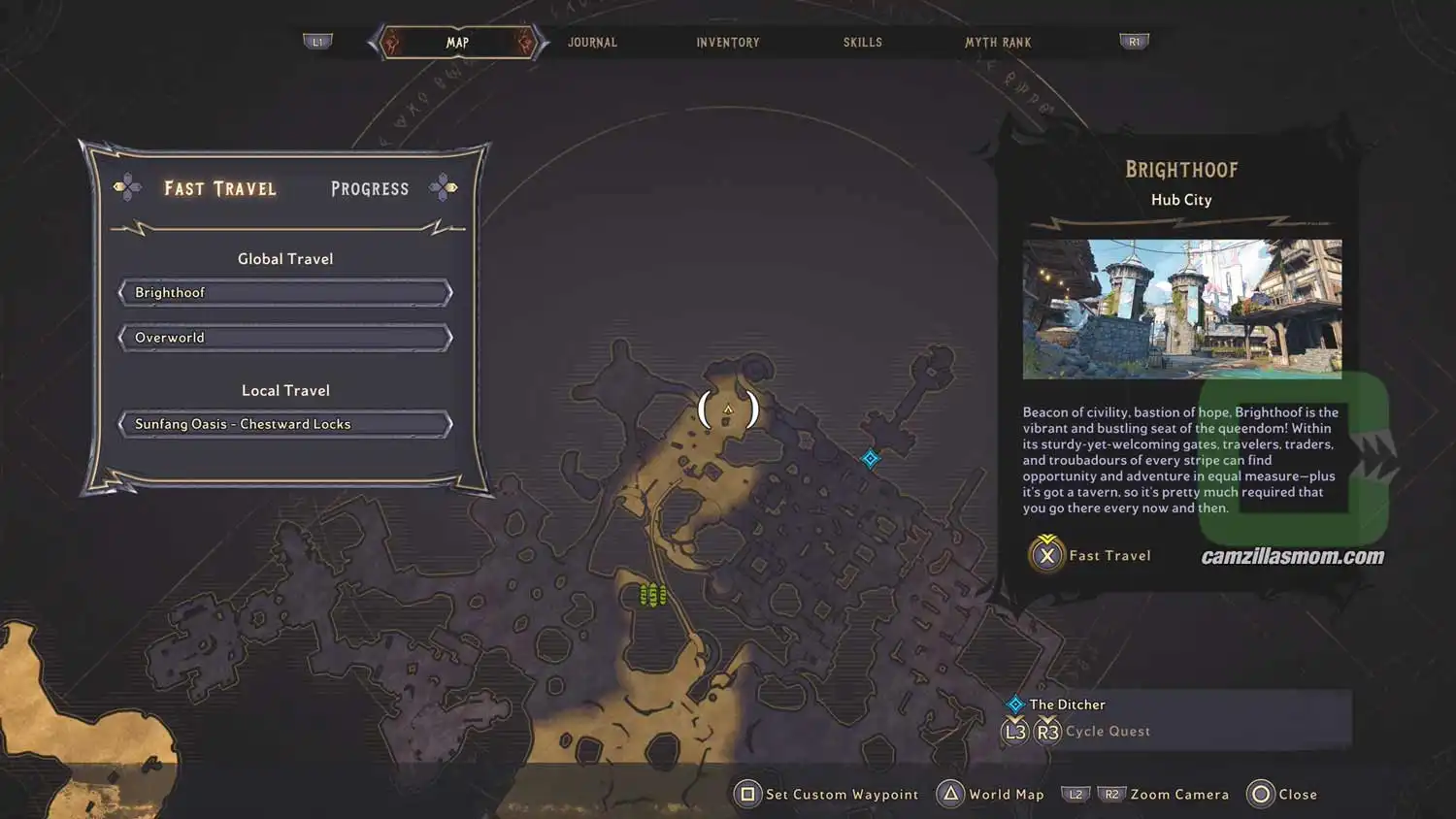Viewport: 1456px width, 819px height.
Task: Switch to the Skills tab
Action: click(x=862, y=43)
